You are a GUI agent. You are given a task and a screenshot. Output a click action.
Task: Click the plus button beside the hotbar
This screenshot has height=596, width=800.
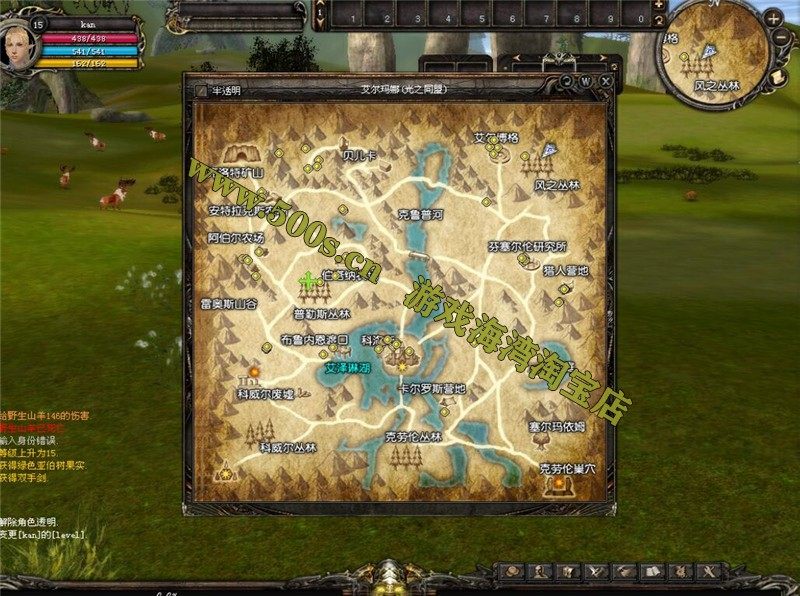(659, 5)
